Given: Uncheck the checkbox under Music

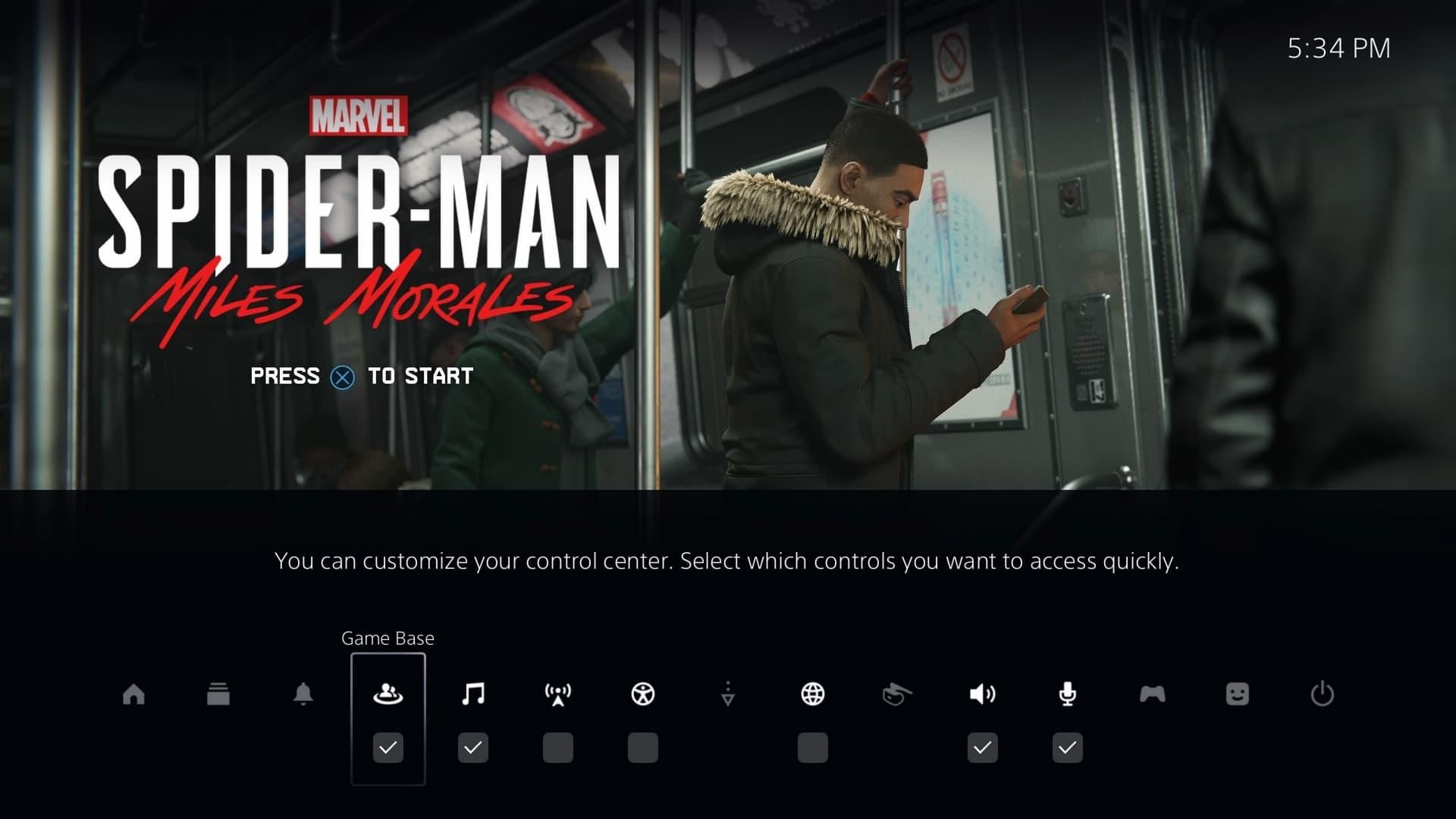Looking at the screenshot, I should pos(473,748).
